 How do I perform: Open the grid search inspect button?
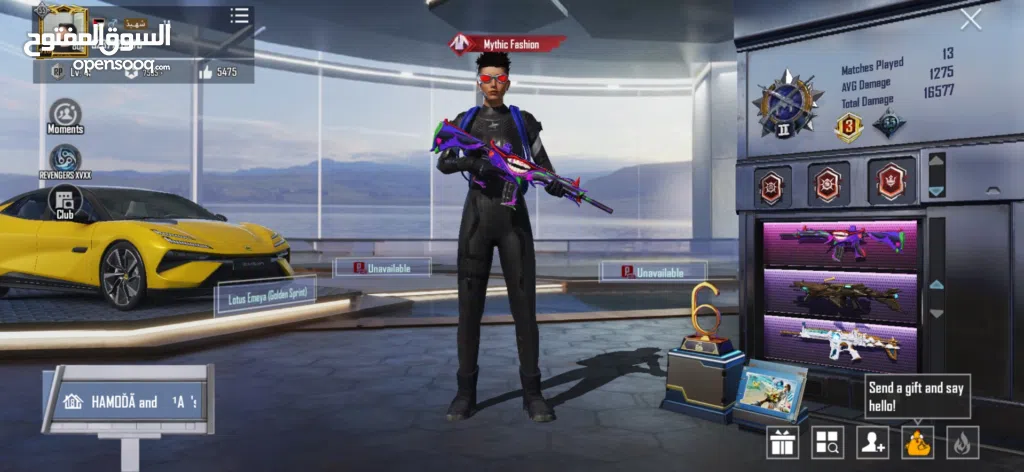click(x=827, y=442)
